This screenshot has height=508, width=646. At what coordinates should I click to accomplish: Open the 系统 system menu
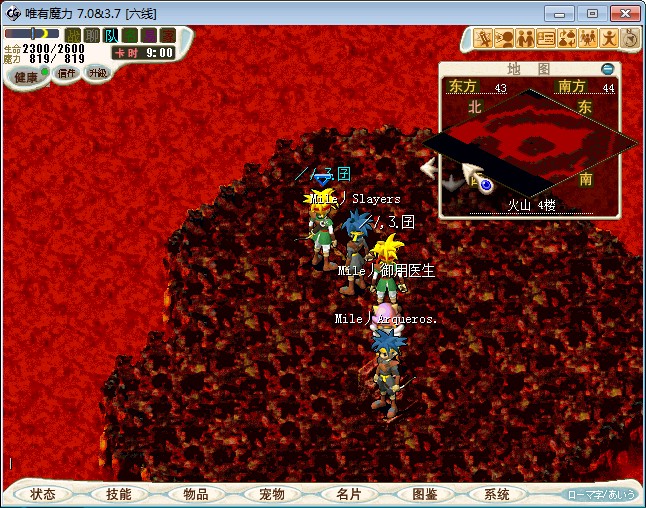497,494
